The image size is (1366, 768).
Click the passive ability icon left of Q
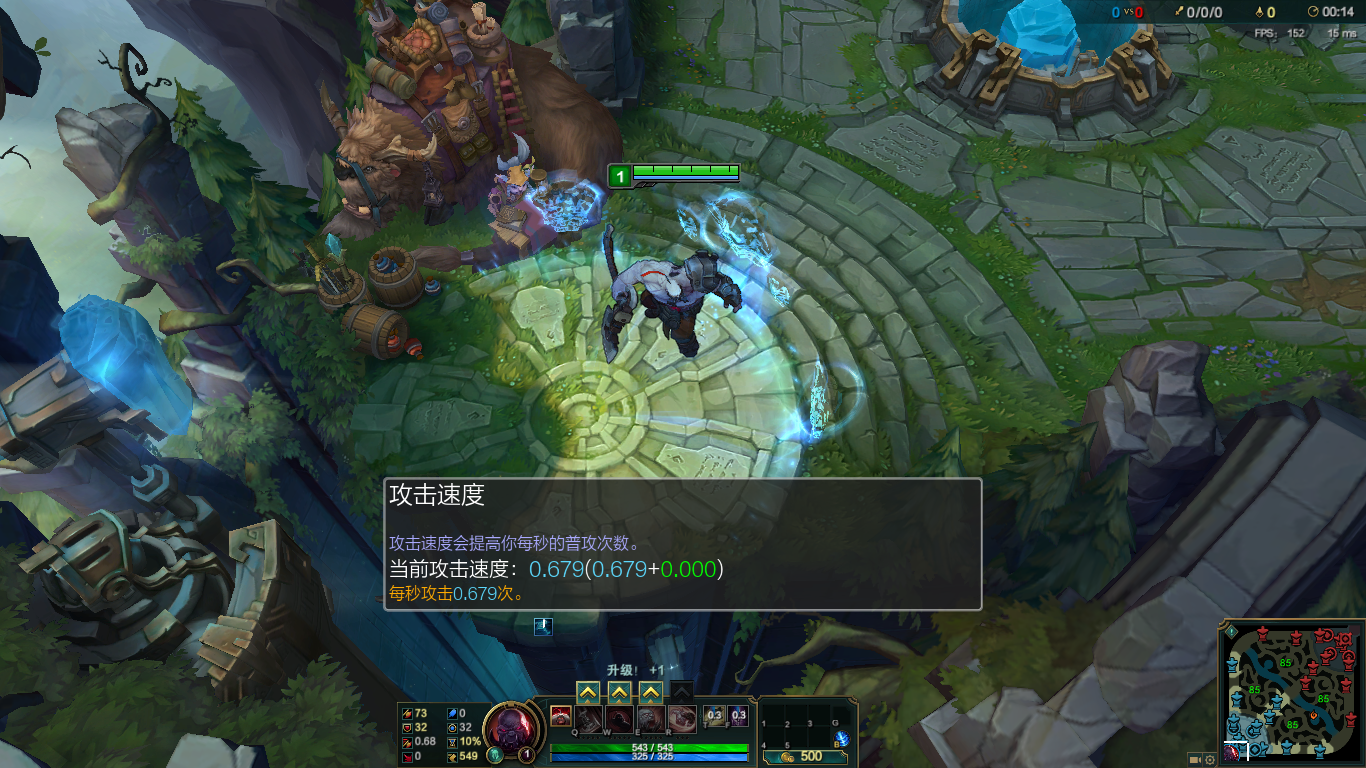(561, 716)
